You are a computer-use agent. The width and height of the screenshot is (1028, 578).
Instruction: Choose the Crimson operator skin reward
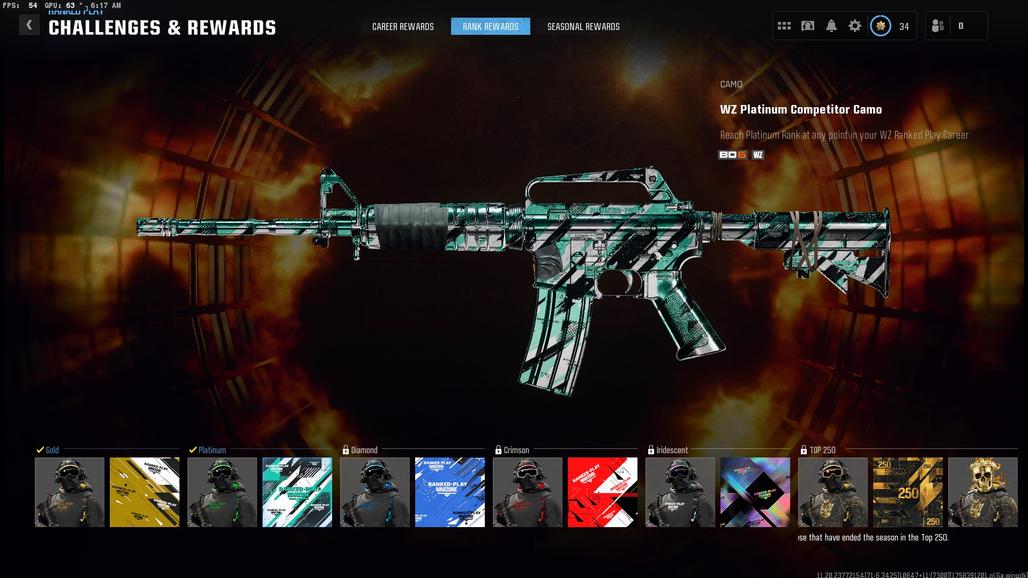[527, 492]
